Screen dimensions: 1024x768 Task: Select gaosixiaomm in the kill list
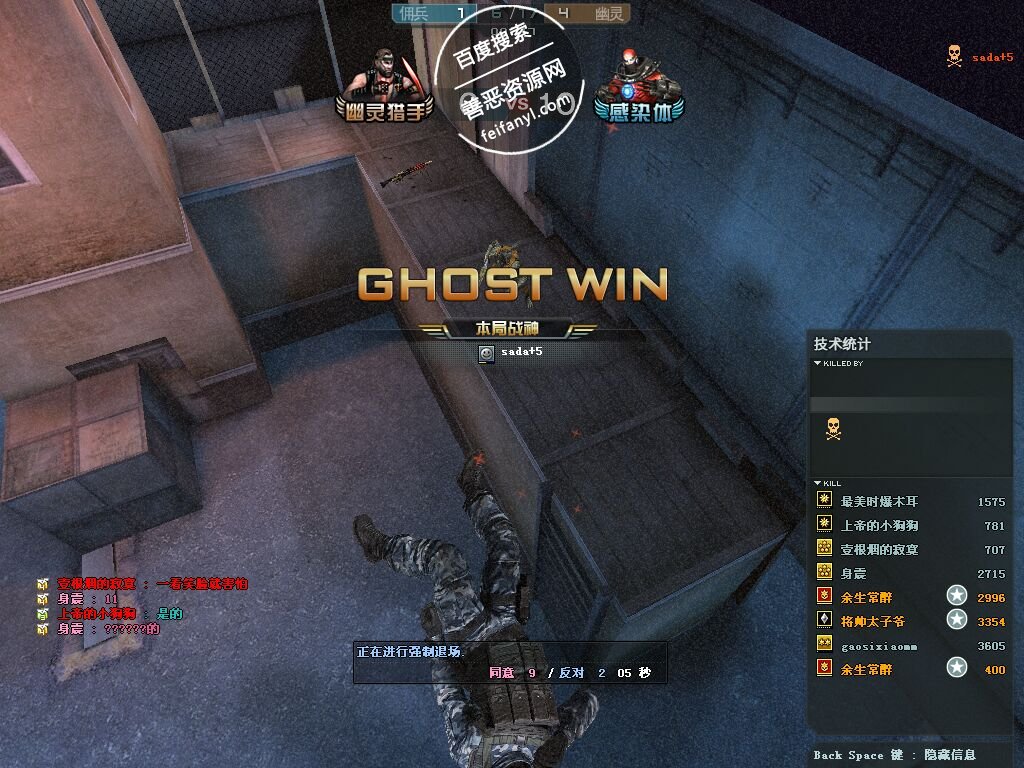[x=879, y=646]
